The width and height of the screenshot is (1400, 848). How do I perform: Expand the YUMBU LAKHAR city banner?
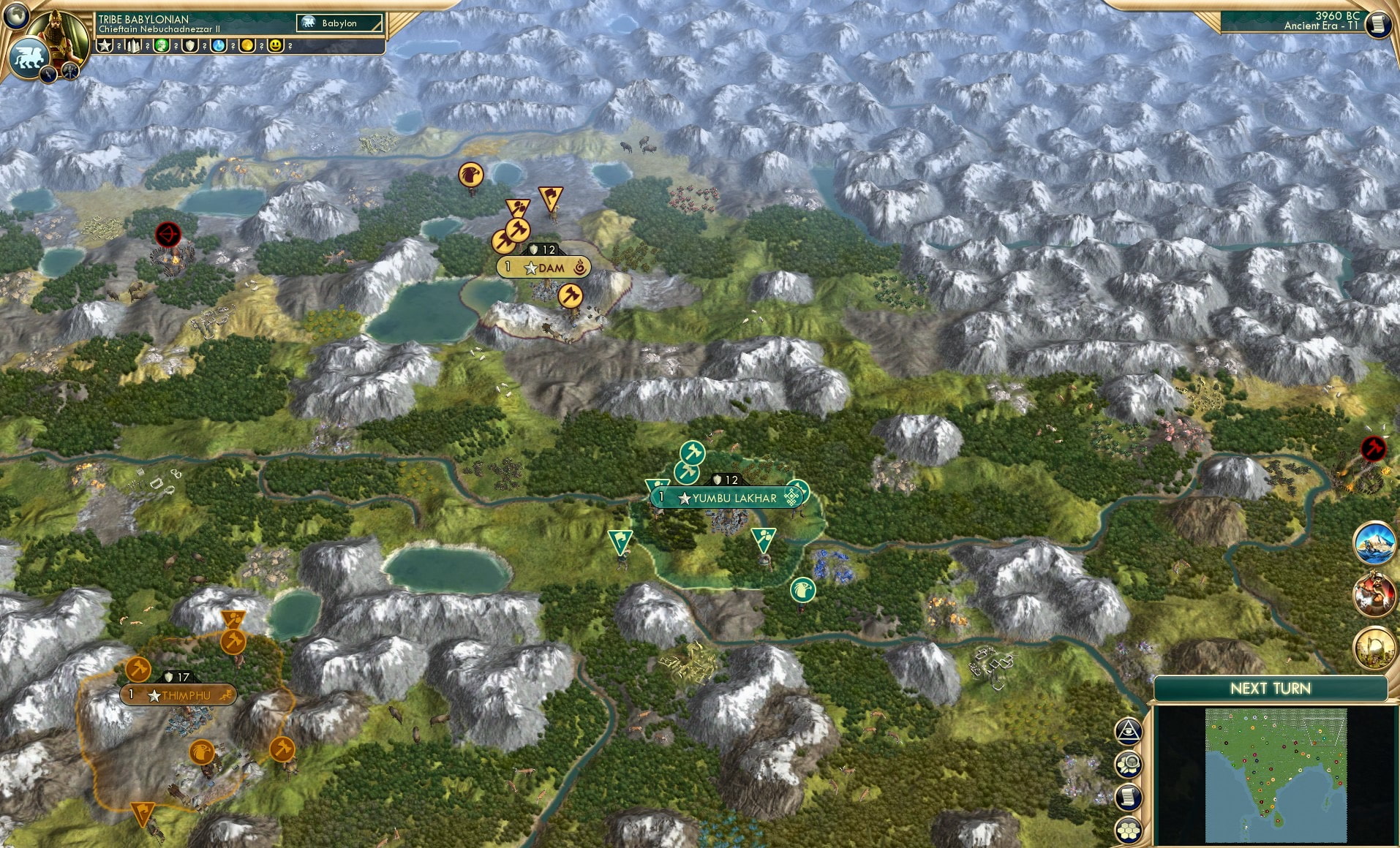click(x=726, y=497)
